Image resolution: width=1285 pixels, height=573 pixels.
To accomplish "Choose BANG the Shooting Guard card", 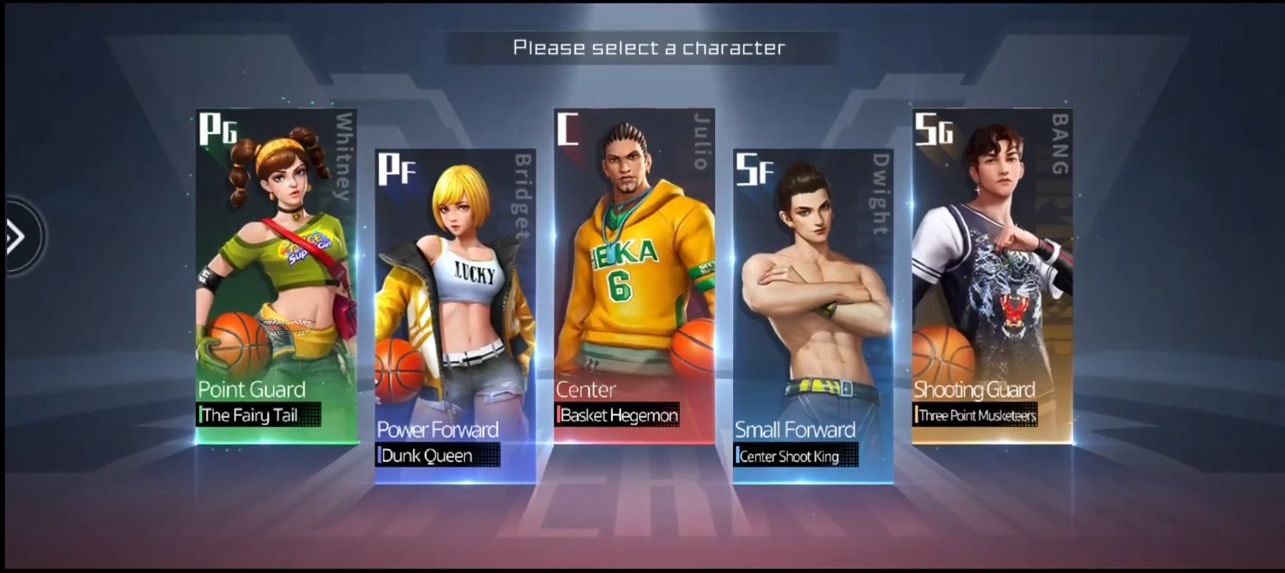I will point(991,275).
